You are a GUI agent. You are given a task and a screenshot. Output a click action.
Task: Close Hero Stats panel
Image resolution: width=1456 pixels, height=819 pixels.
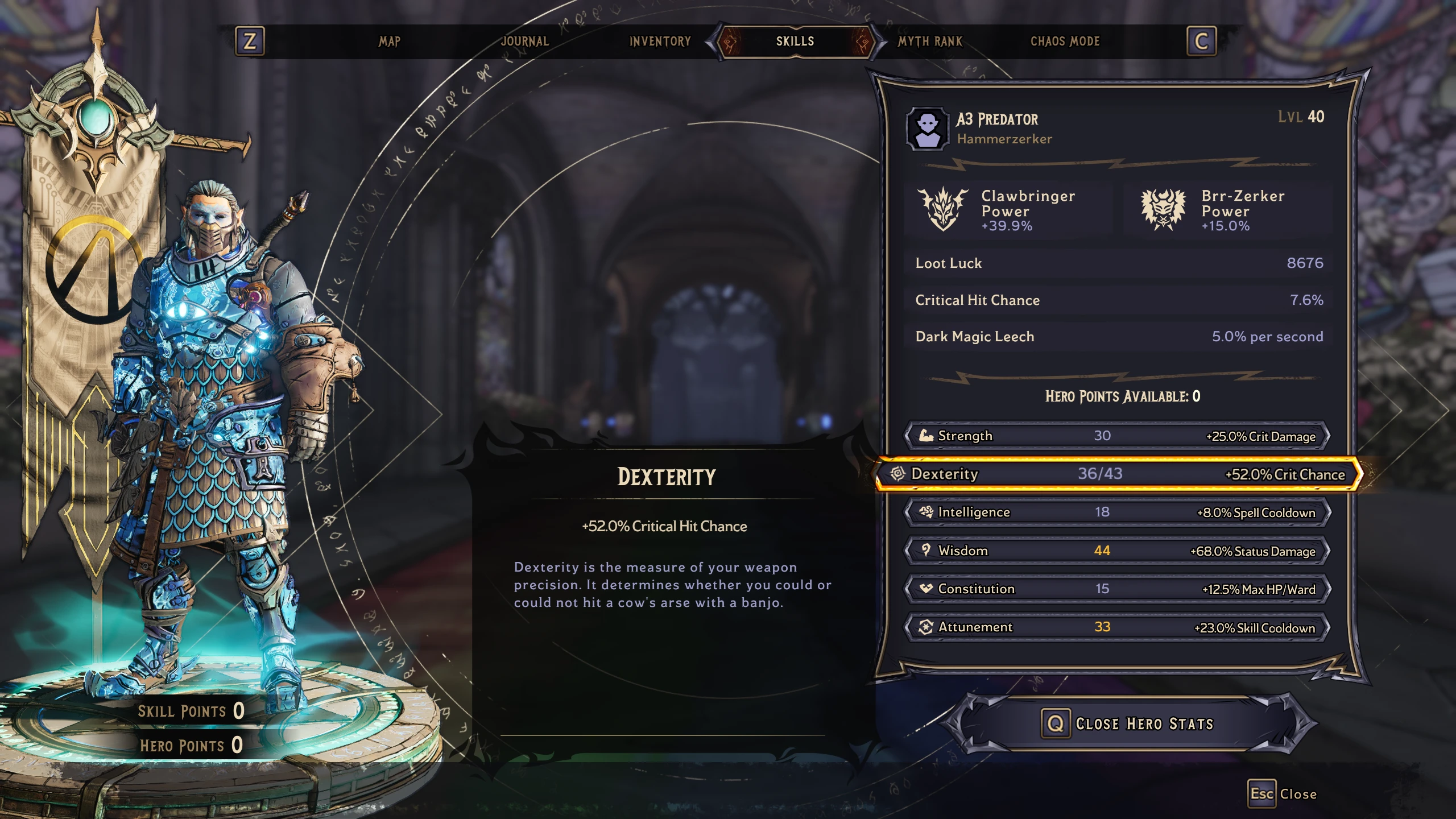pyautogui.click(x=1129, y=723)
